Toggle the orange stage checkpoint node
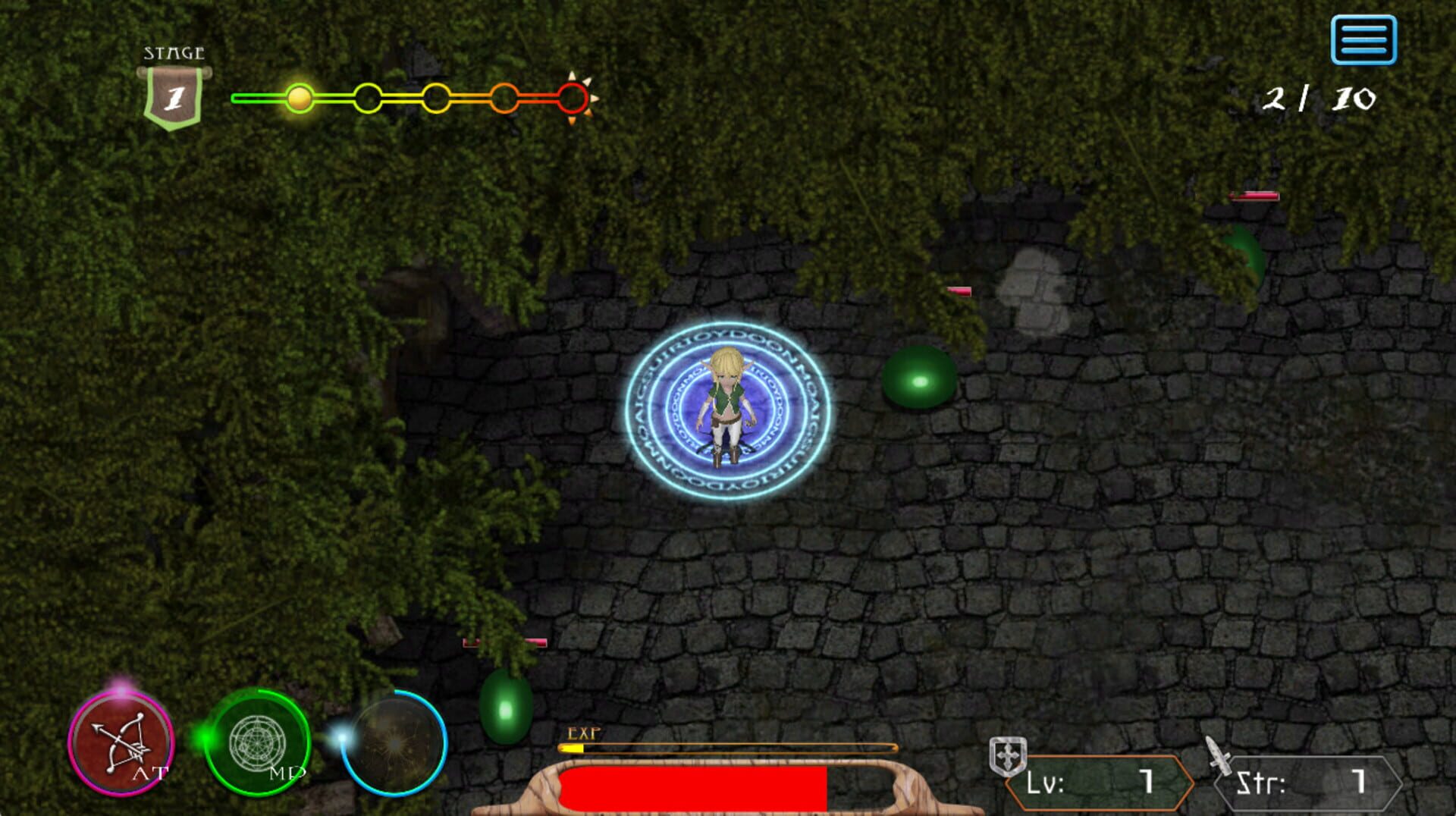 point(503,97)
